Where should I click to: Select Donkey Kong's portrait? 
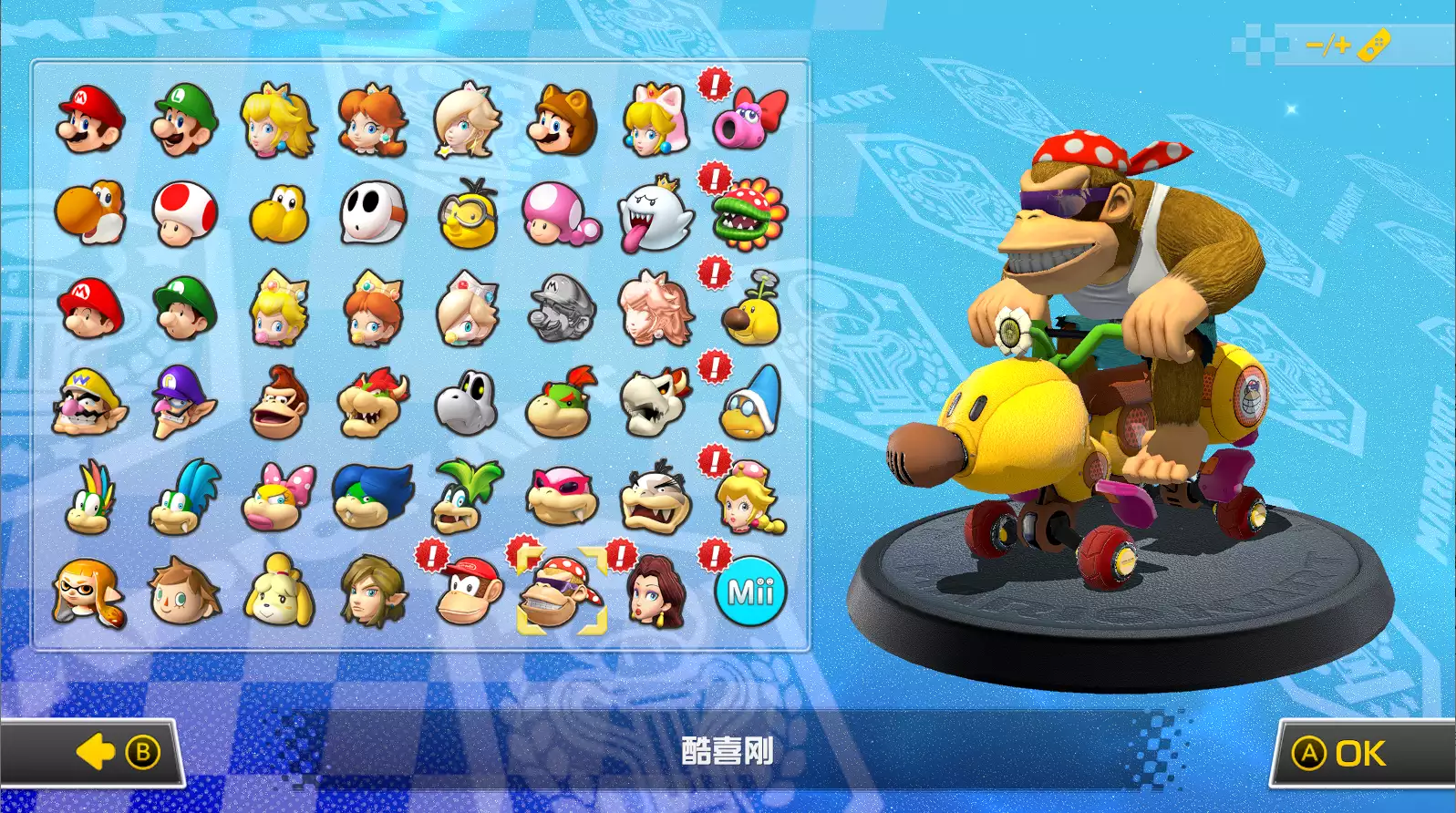point(279,403)
